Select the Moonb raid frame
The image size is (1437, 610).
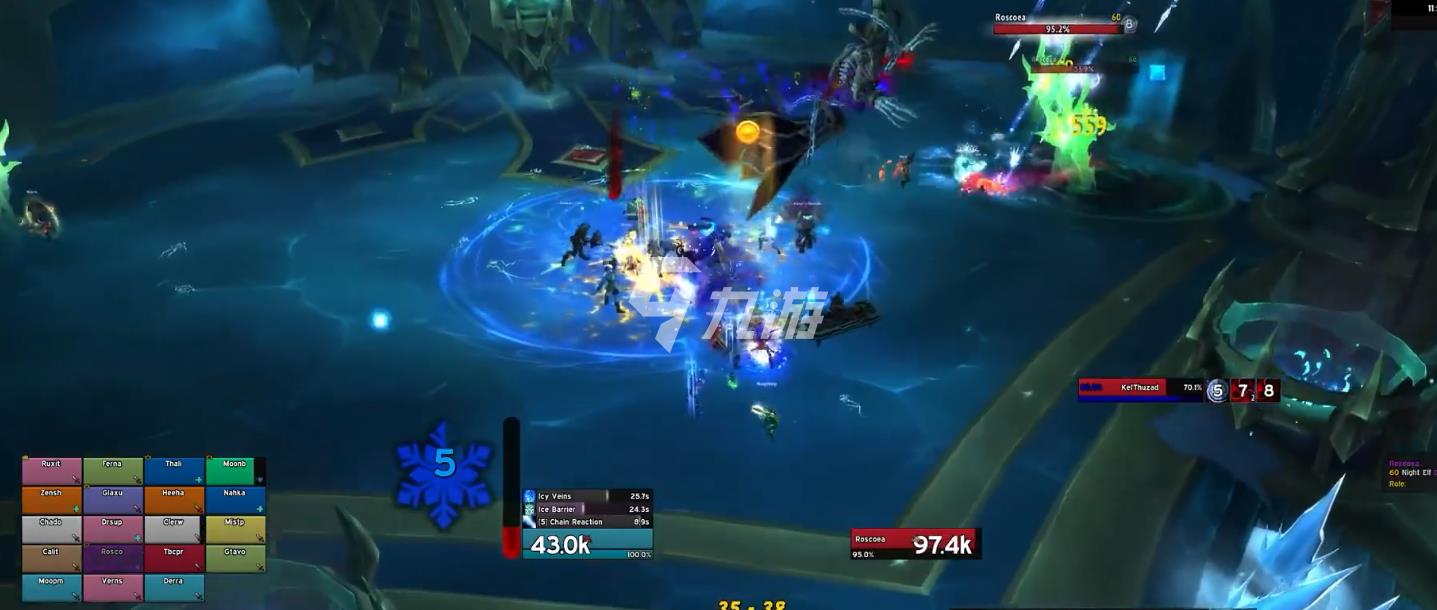[235, 471]
